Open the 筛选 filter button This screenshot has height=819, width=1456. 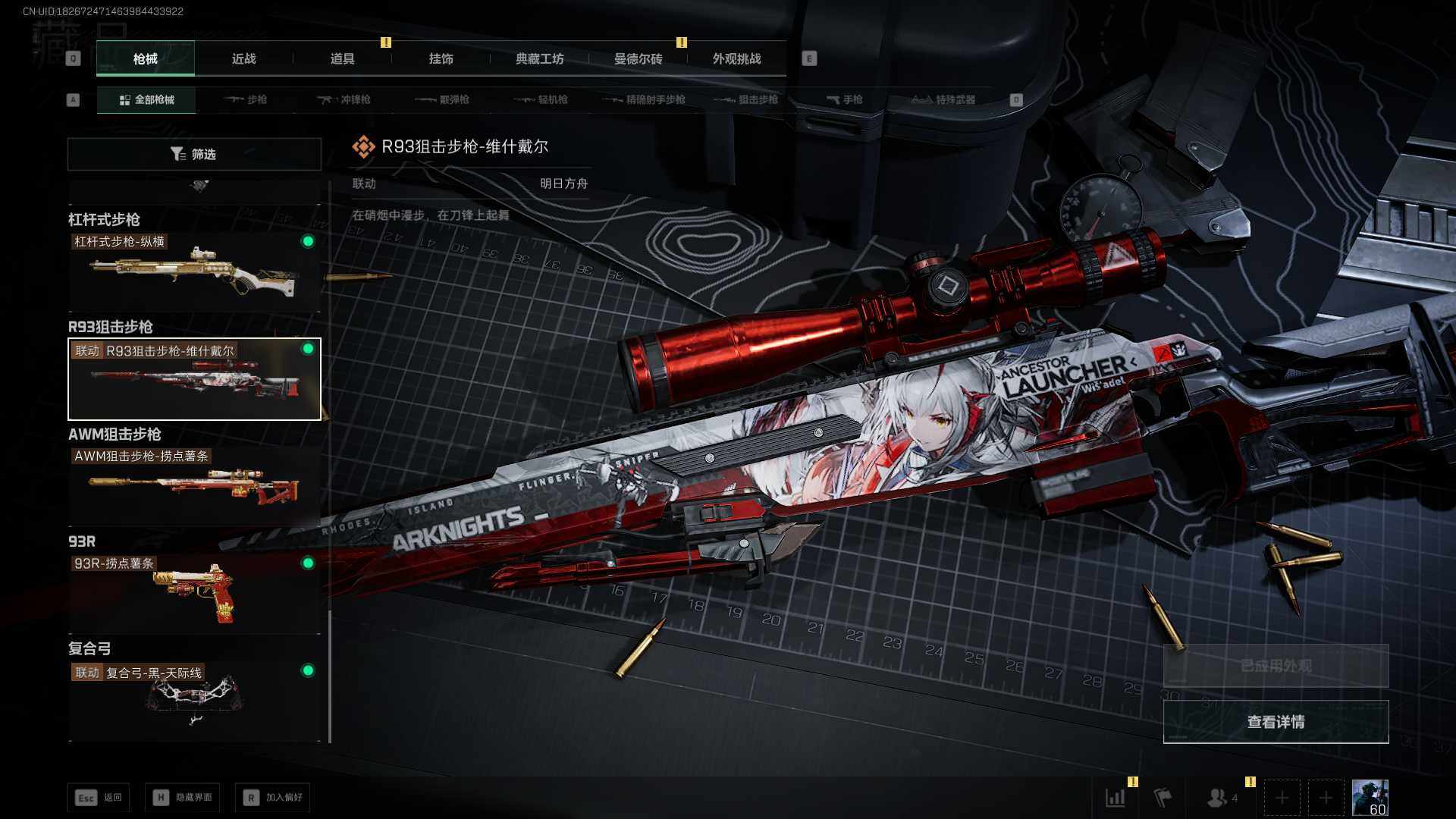(194, 155)
